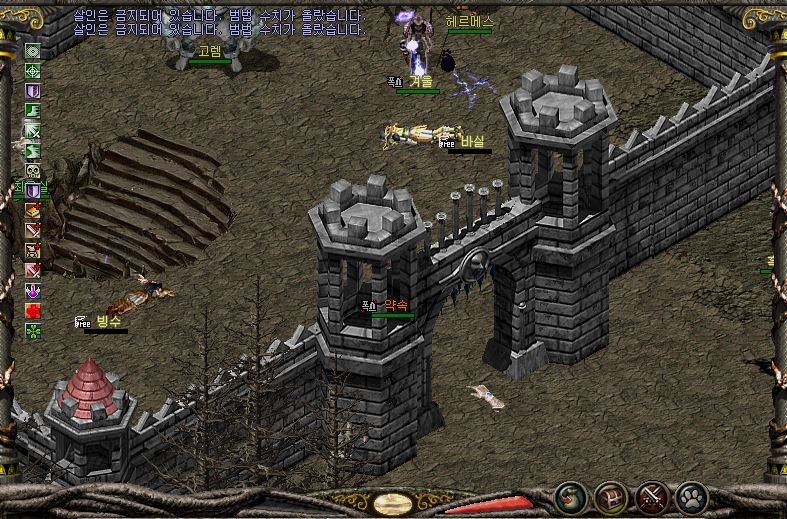The width and height of the screenshot is (787, 519).
Task: Click the green eye icon
Action: pos(33,51)
